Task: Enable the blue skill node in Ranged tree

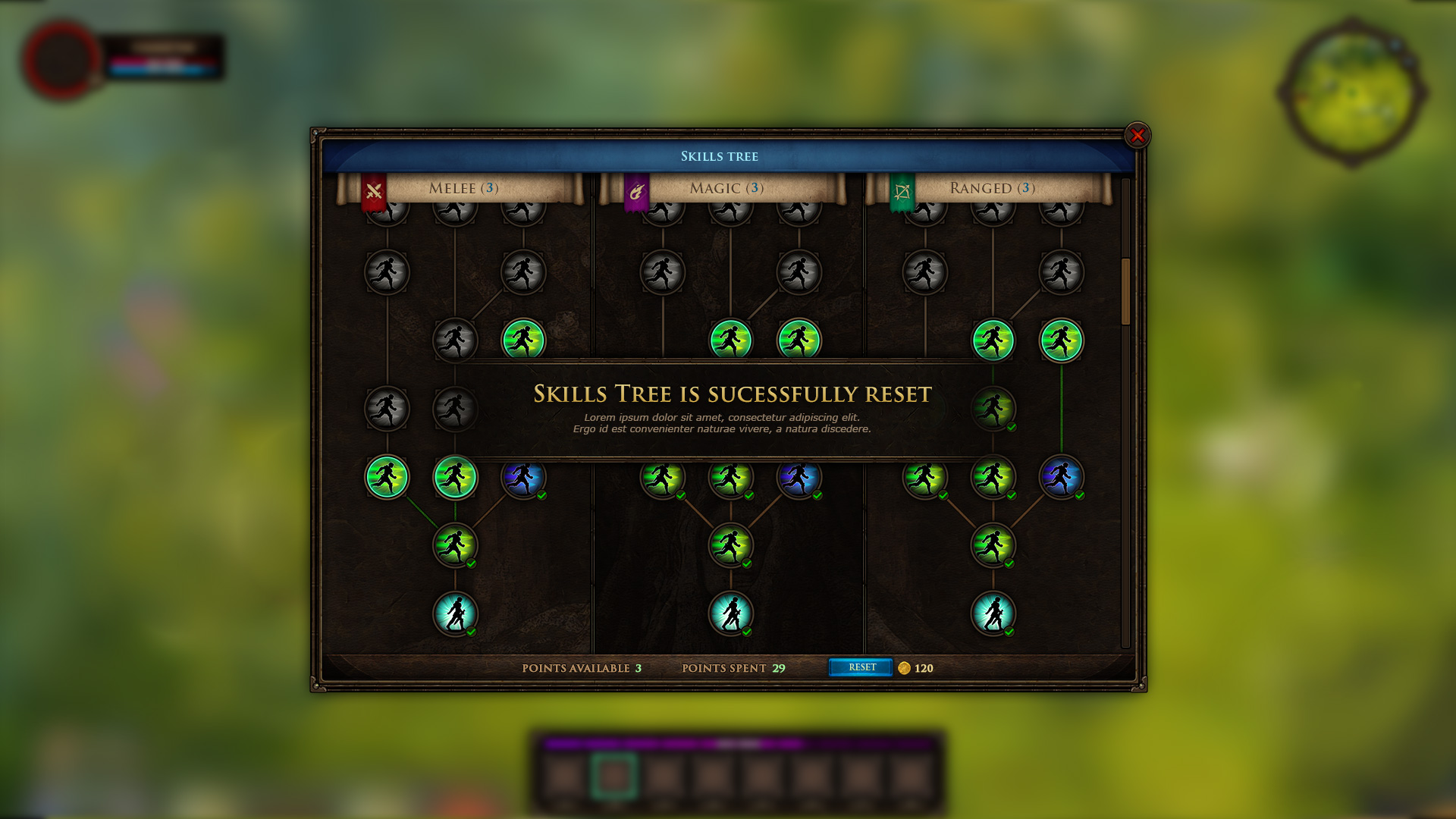Action: (x=1062, y=478)
